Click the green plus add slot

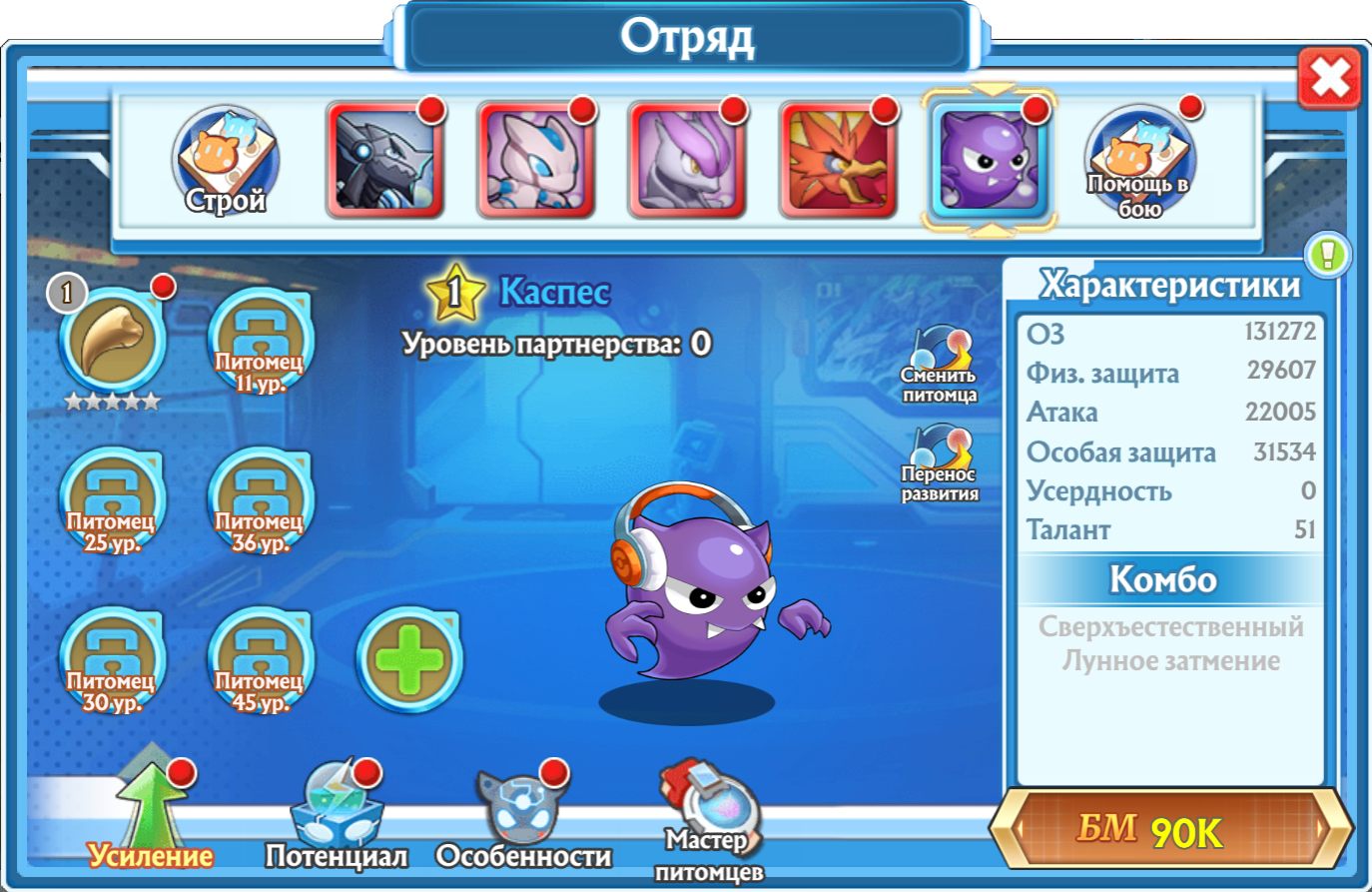click(x=408, y=660)
